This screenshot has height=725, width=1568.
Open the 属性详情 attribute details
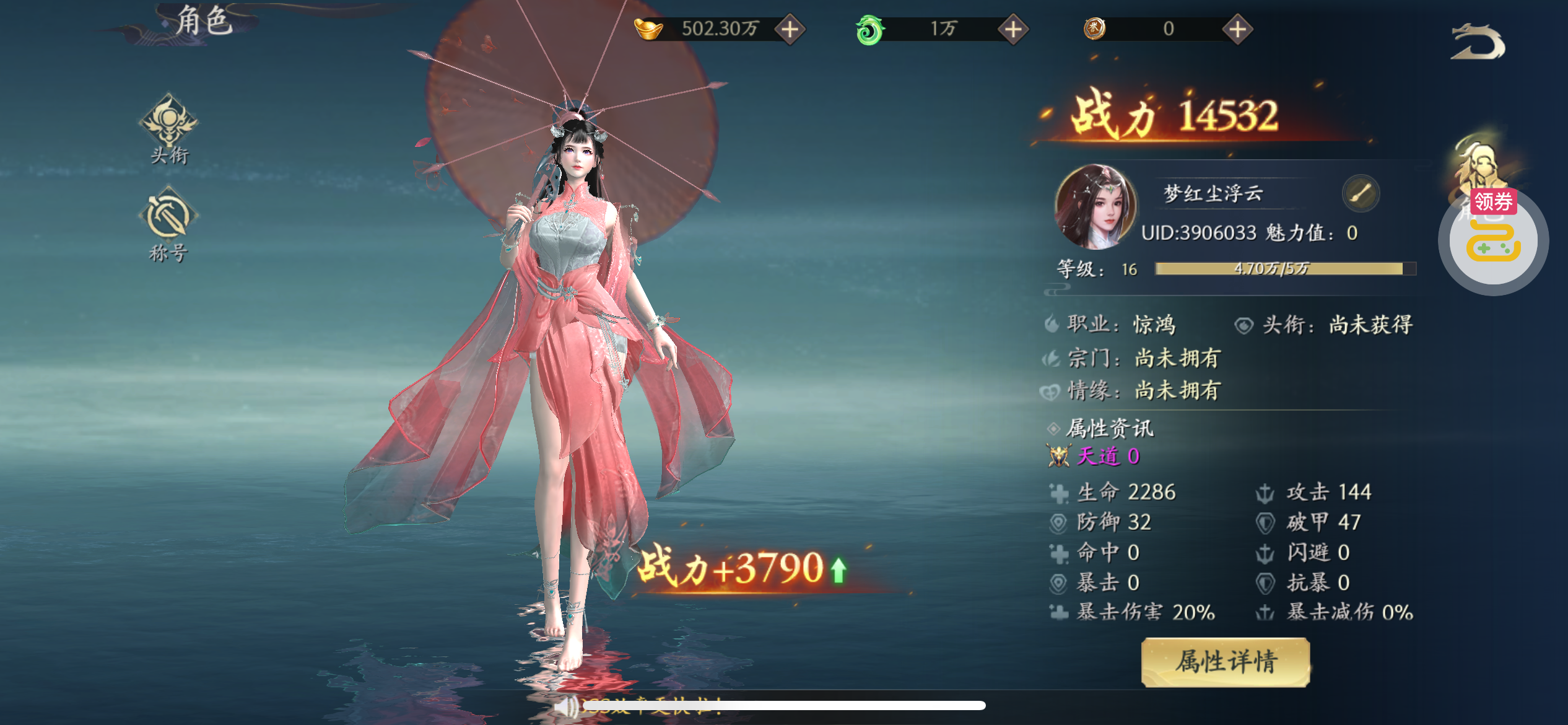(1226, 662)
